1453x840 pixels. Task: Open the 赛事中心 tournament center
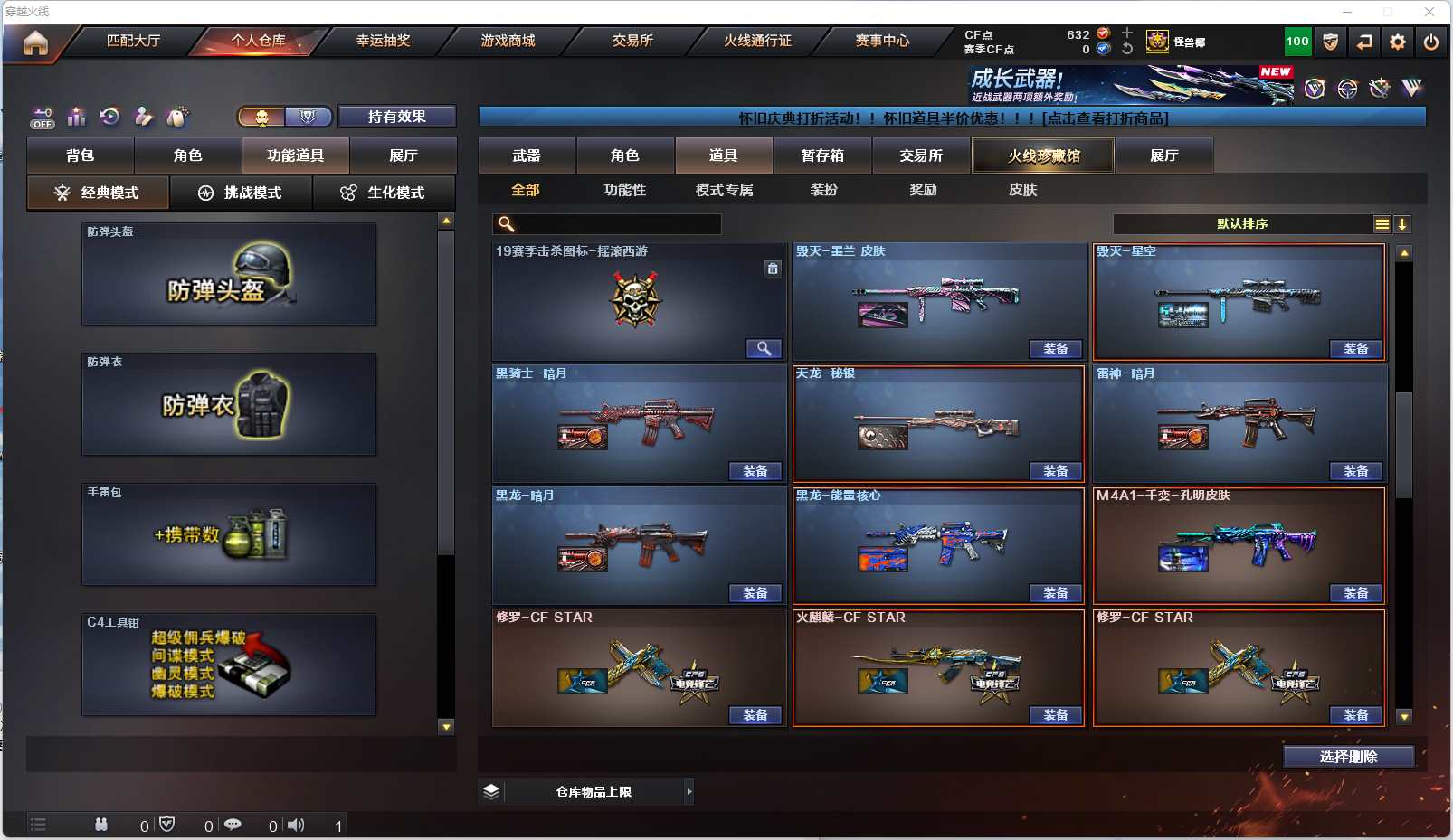click(x=882, y=41)
